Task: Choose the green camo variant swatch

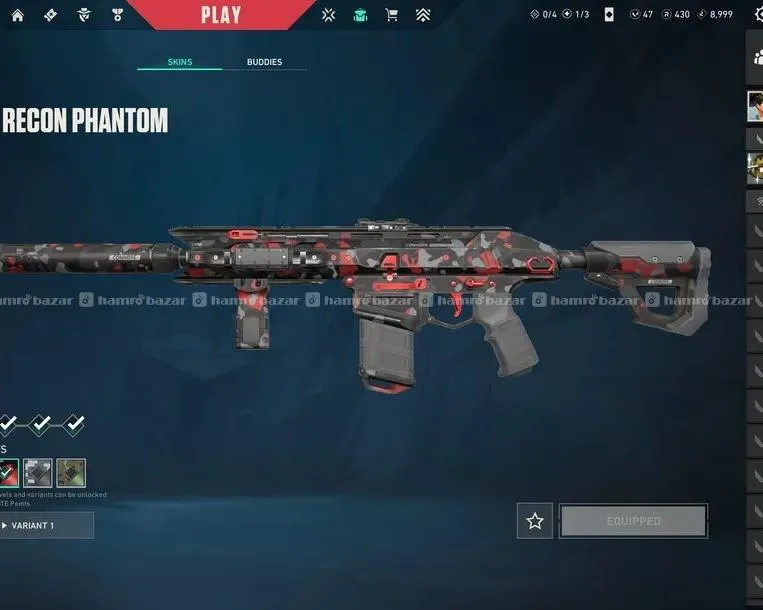Action: (71, 473)
